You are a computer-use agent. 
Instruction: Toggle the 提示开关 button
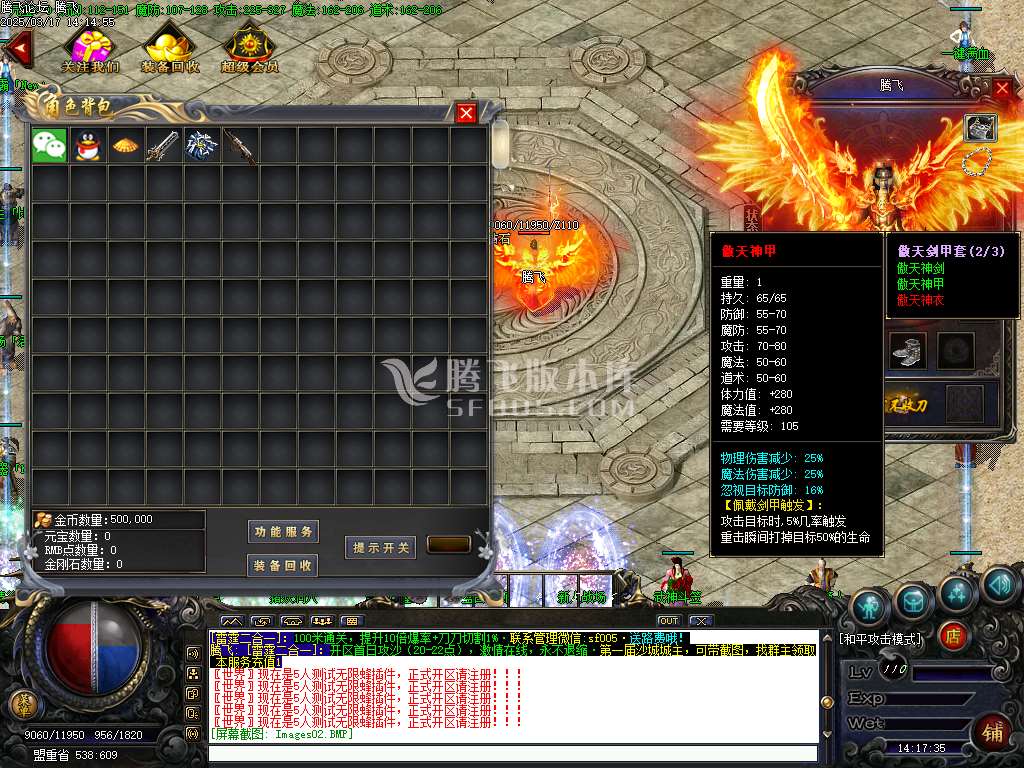coord(381,547)
